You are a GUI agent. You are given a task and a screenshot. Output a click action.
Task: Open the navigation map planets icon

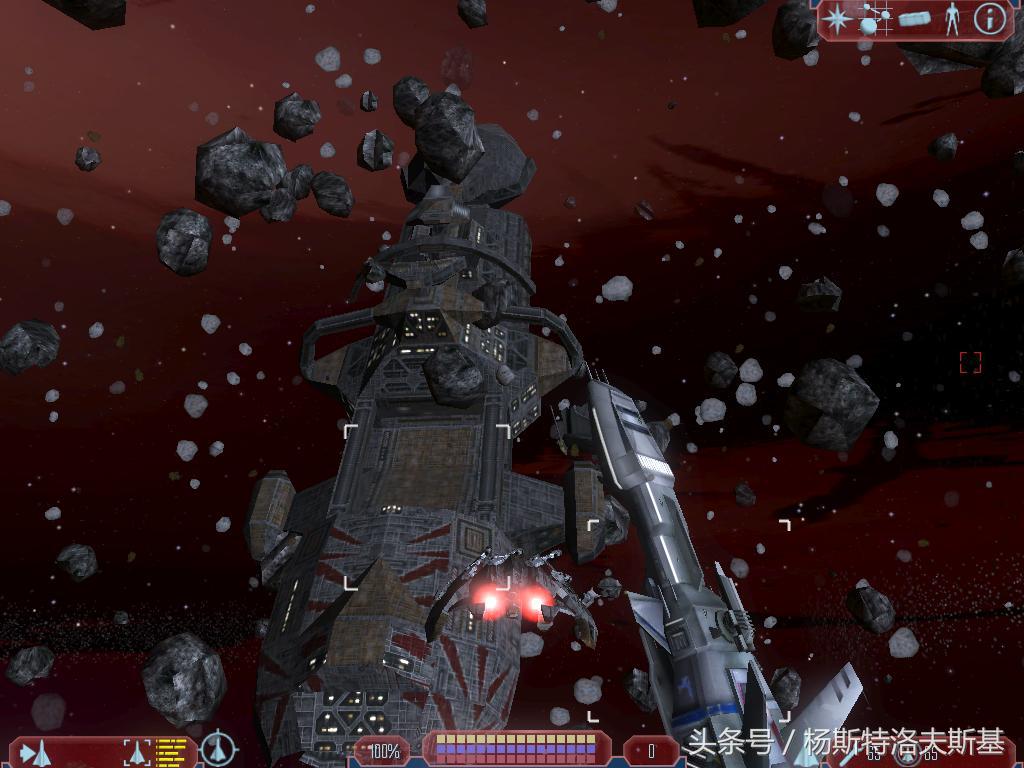(x=875, y=19)
